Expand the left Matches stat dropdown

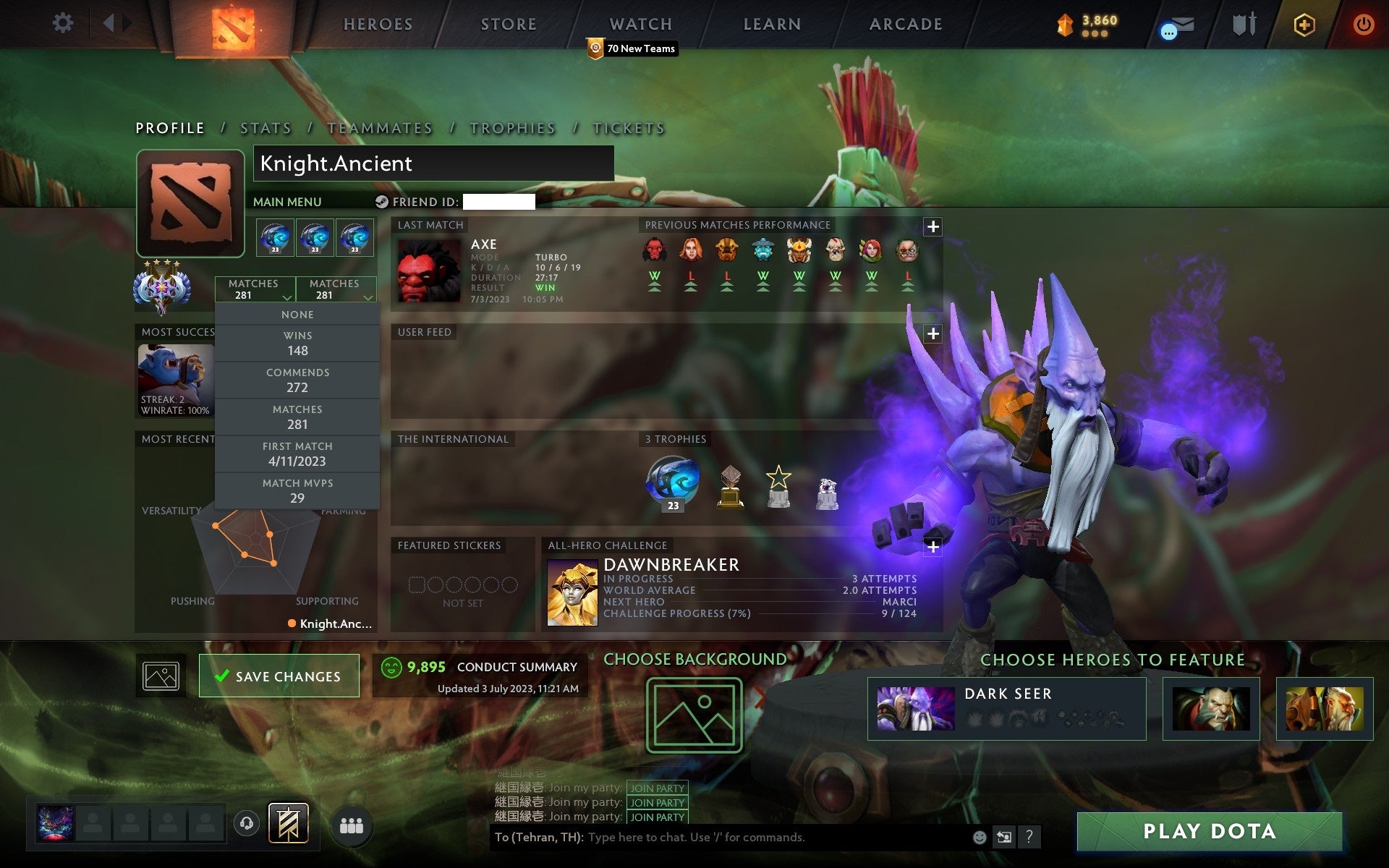[255, 289]
